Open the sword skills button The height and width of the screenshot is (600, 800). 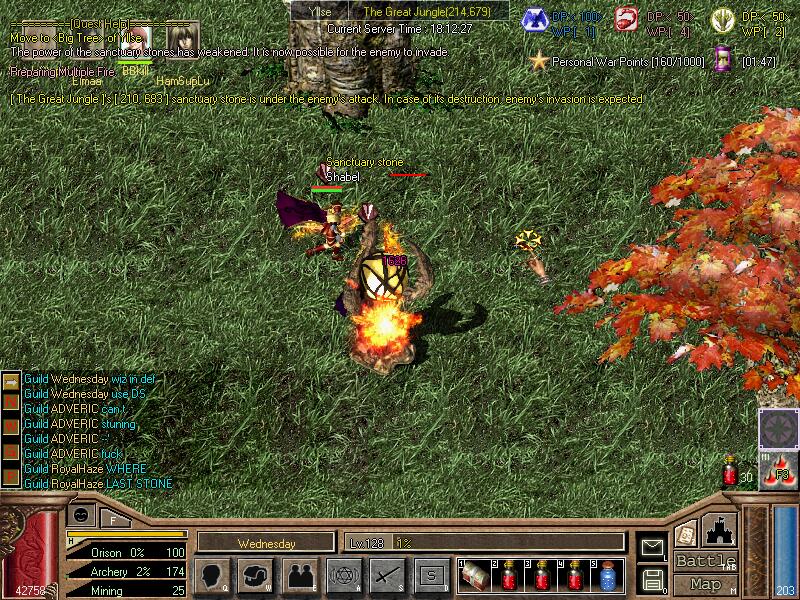pos(387,576)
